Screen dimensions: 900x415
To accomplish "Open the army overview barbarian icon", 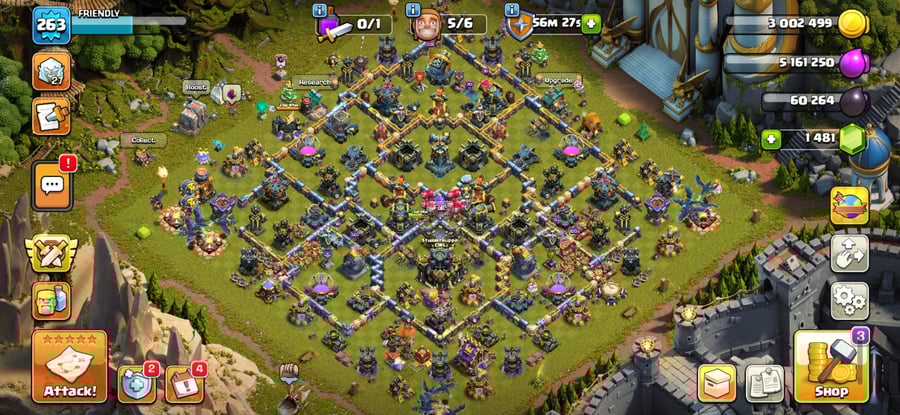I will [x=51, y=299].
